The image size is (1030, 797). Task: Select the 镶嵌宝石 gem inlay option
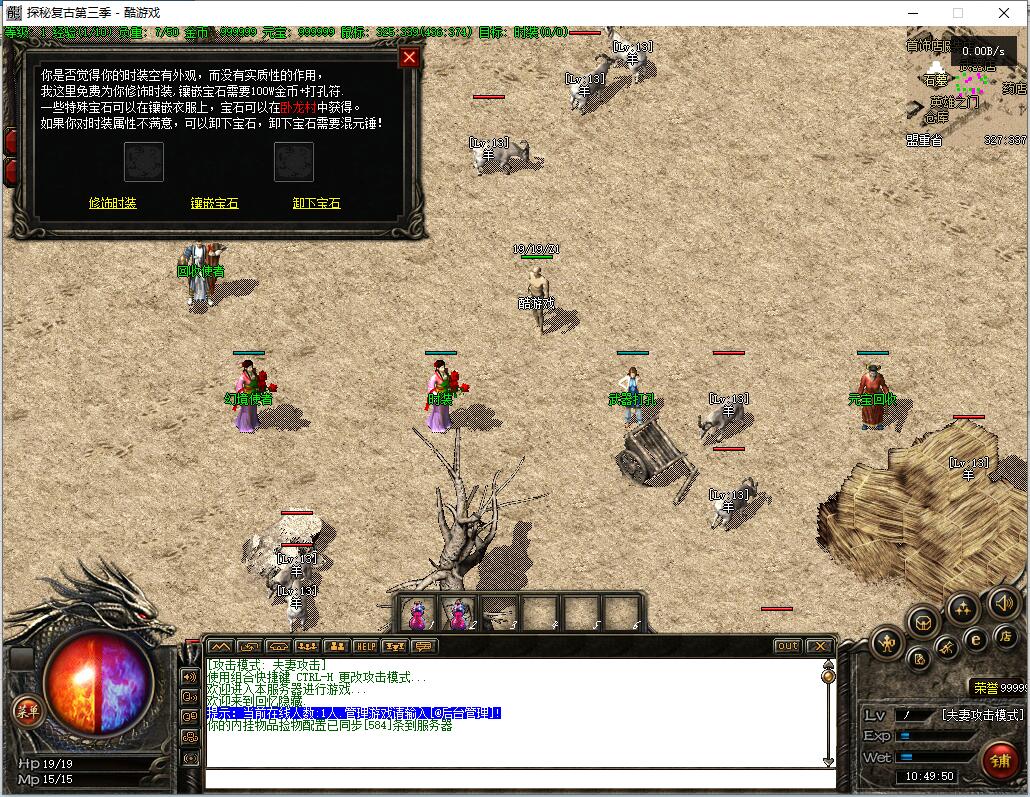pyautogui.click(x=214, y=203)
